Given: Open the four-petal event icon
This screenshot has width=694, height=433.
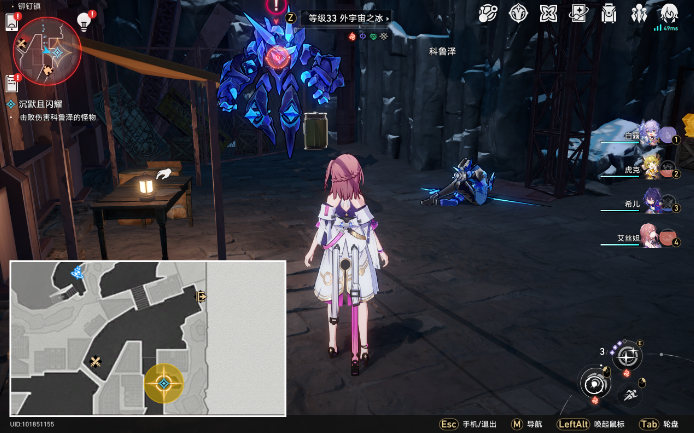Looking at the screenshot, I should click(548, 13).
